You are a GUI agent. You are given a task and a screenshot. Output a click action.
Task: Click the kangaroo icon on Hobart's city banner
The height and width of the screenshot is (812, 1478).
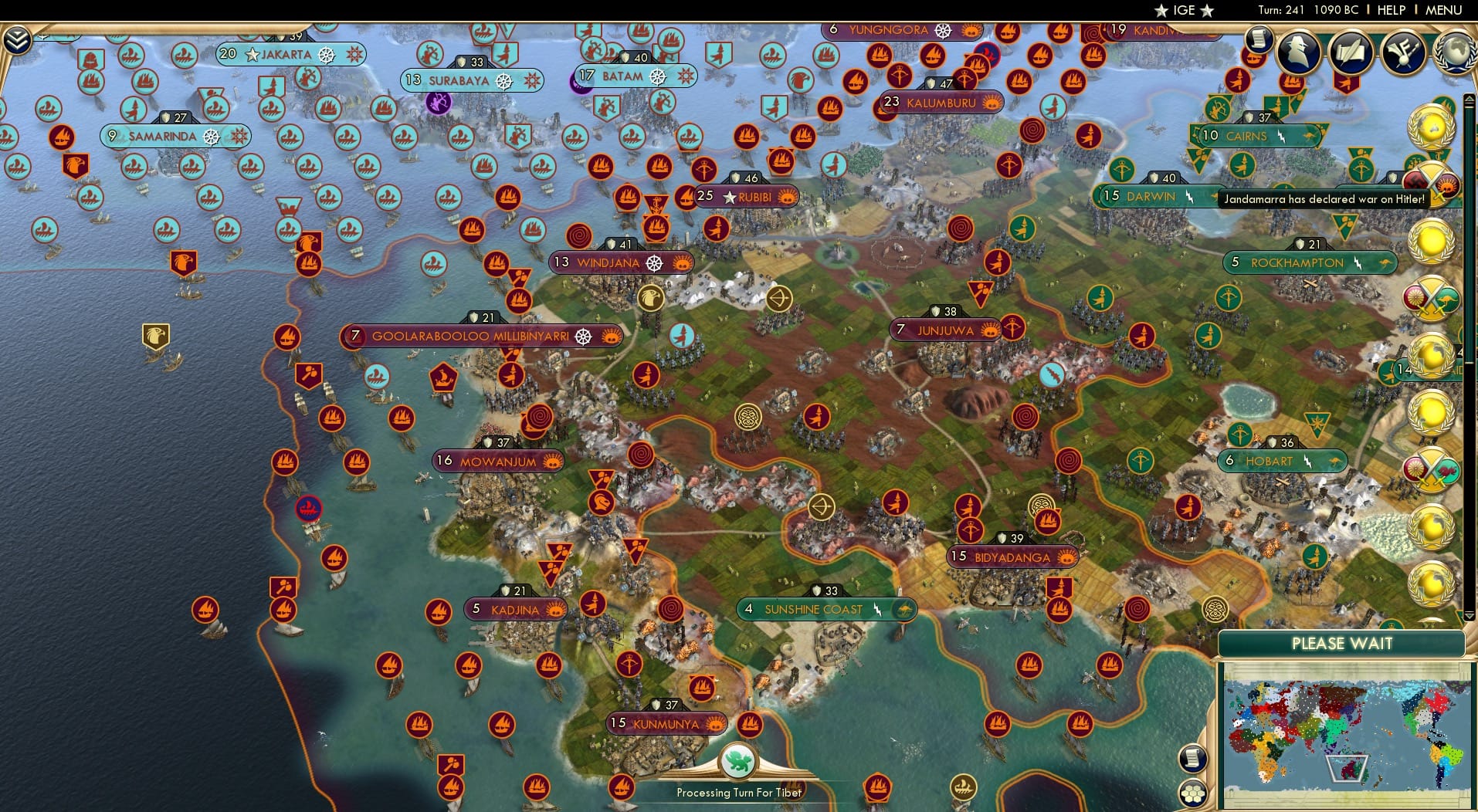(x=1334, y=461)
